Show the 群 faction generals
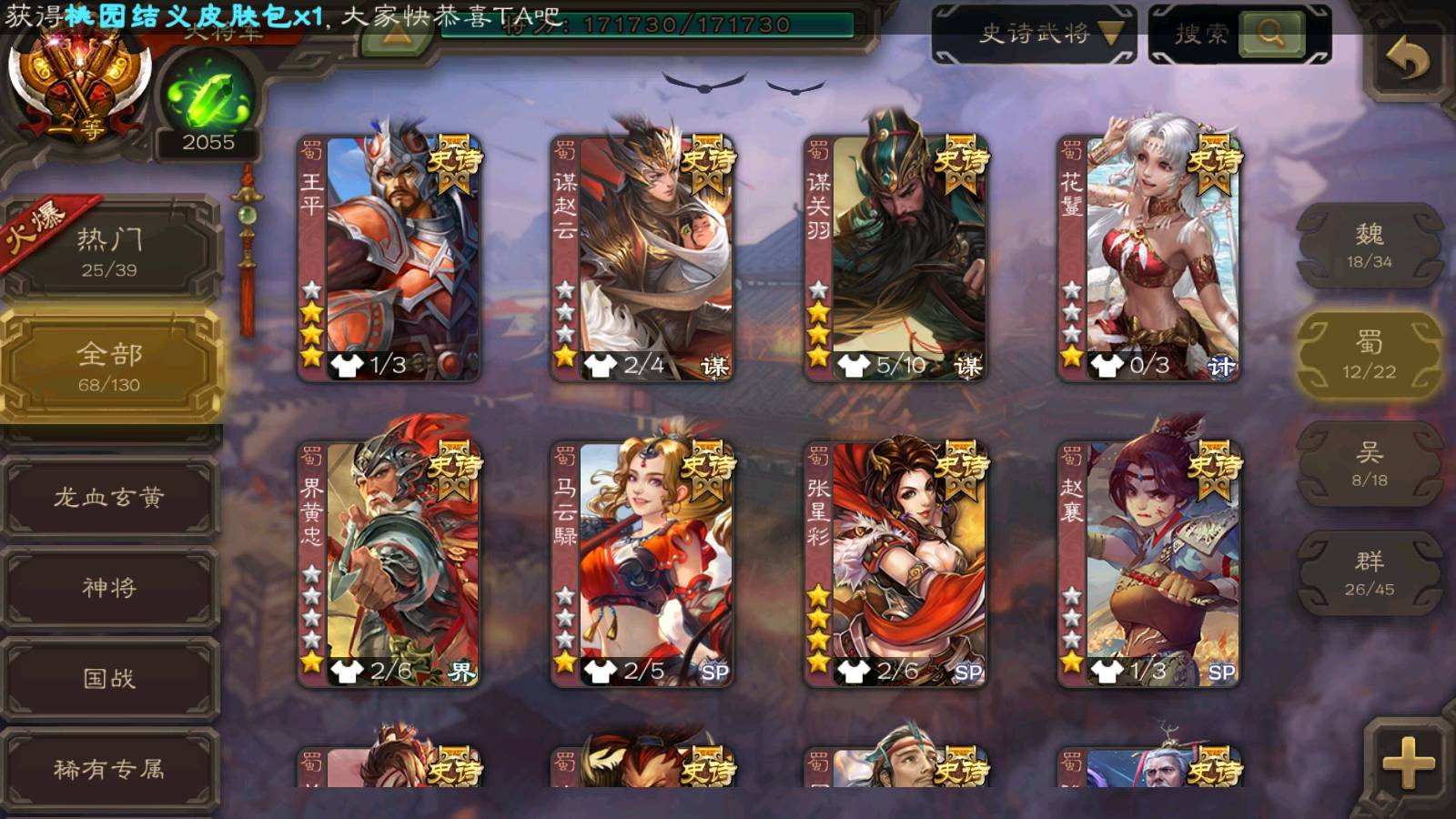The height and width of the screenshot is (819, 1456). pyautogui.click(x=1369, y=573)
